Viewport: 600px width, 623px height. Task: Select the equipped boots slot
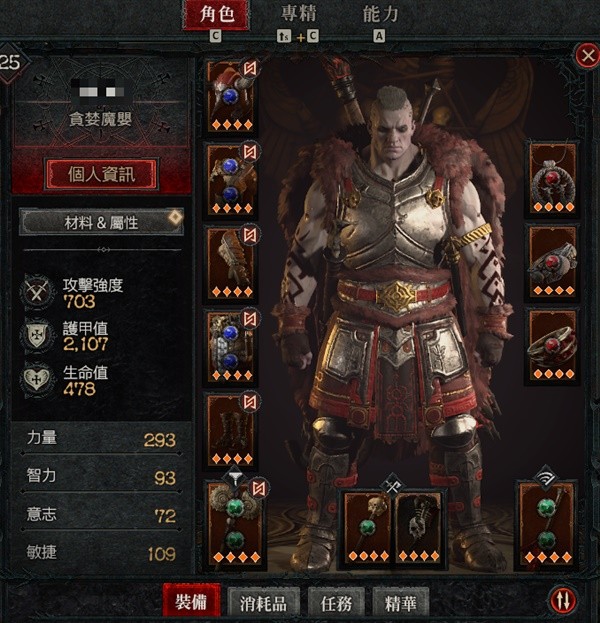(x=232, y=430)
